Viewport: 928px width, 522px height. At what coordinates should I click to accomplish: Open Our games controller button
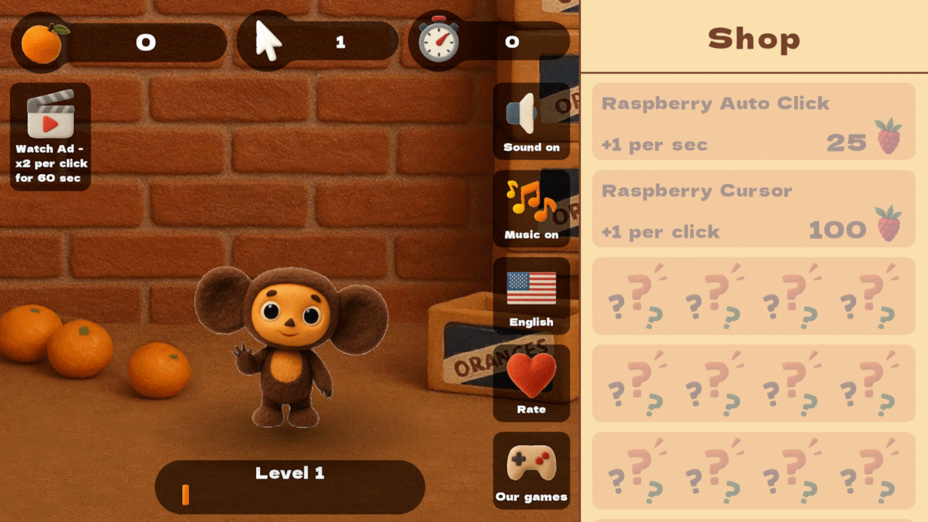click(x=531, y=470)
